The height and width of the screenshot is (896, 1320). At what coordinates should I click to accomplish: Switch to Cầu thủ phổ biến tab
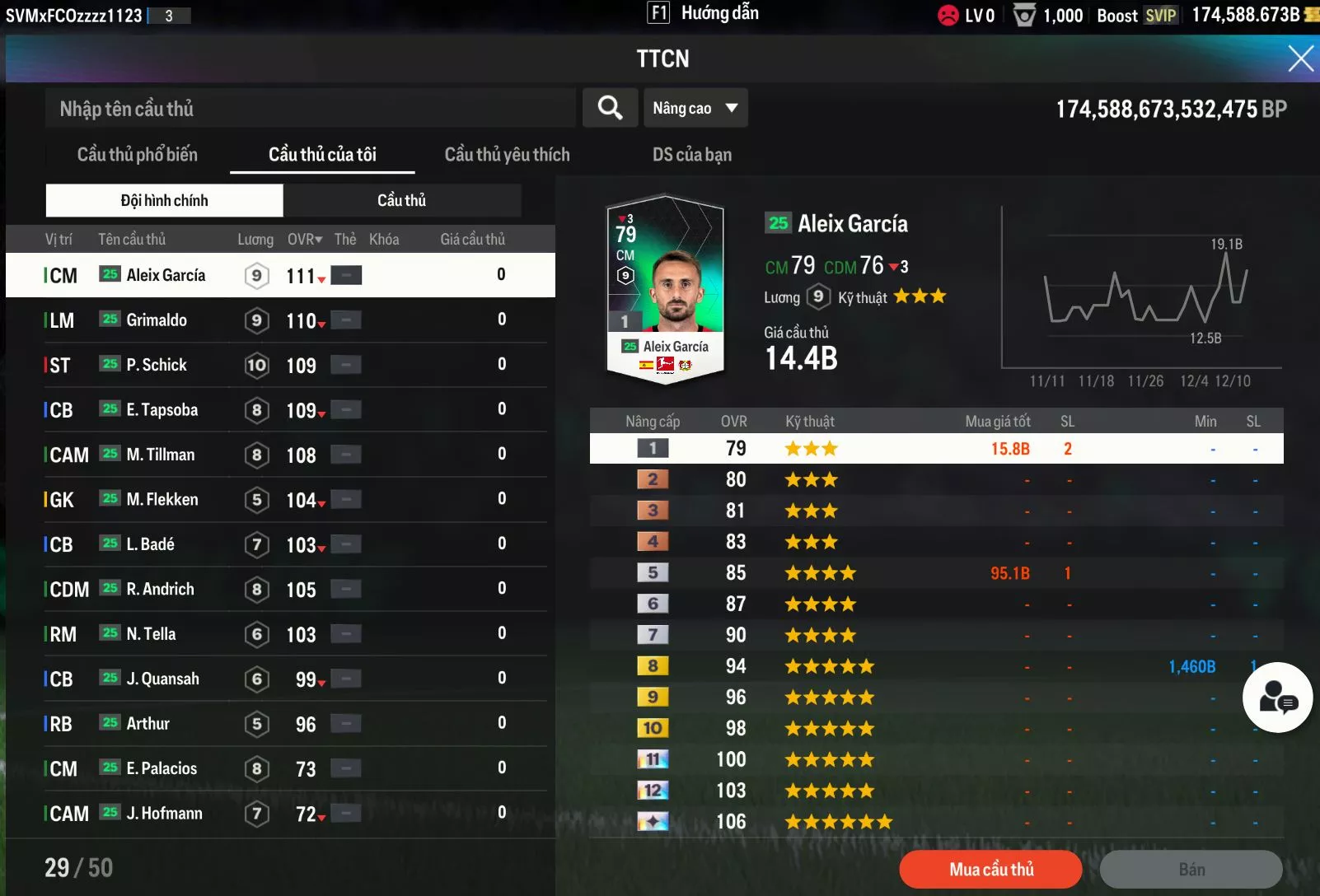point(138,155)
